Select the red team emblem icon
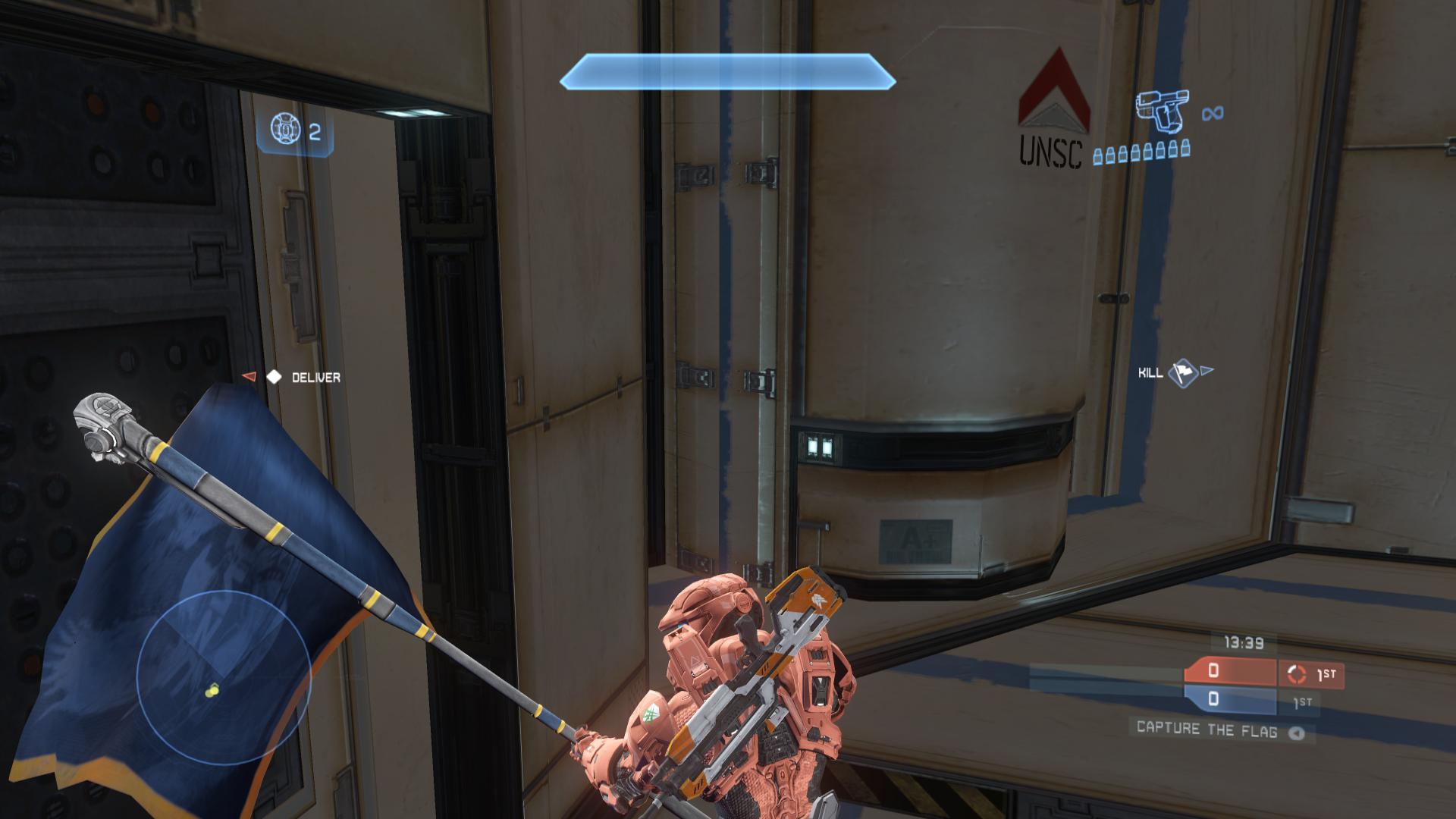 (1296, 673)
